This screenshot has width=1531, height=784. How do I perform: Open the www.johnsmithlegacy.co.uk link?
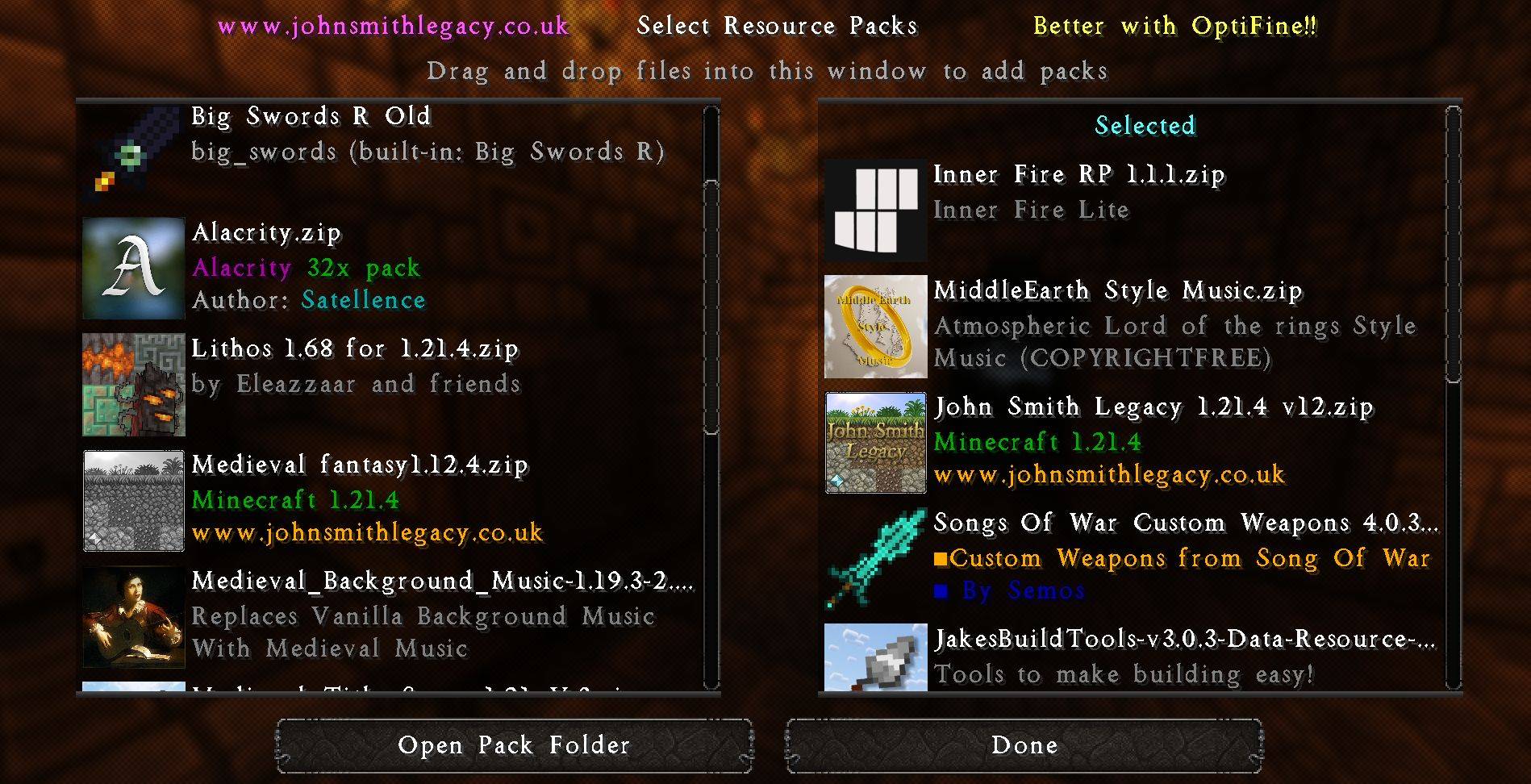click(394, 25)
